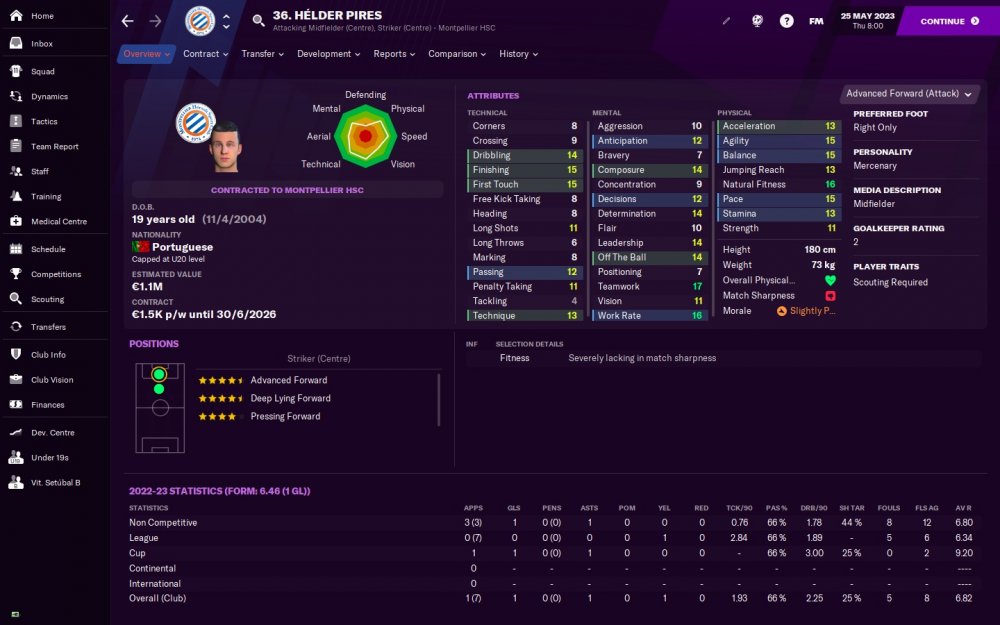
Task: Open the Transfers sidebar entry
Action: tap(48, 327)
